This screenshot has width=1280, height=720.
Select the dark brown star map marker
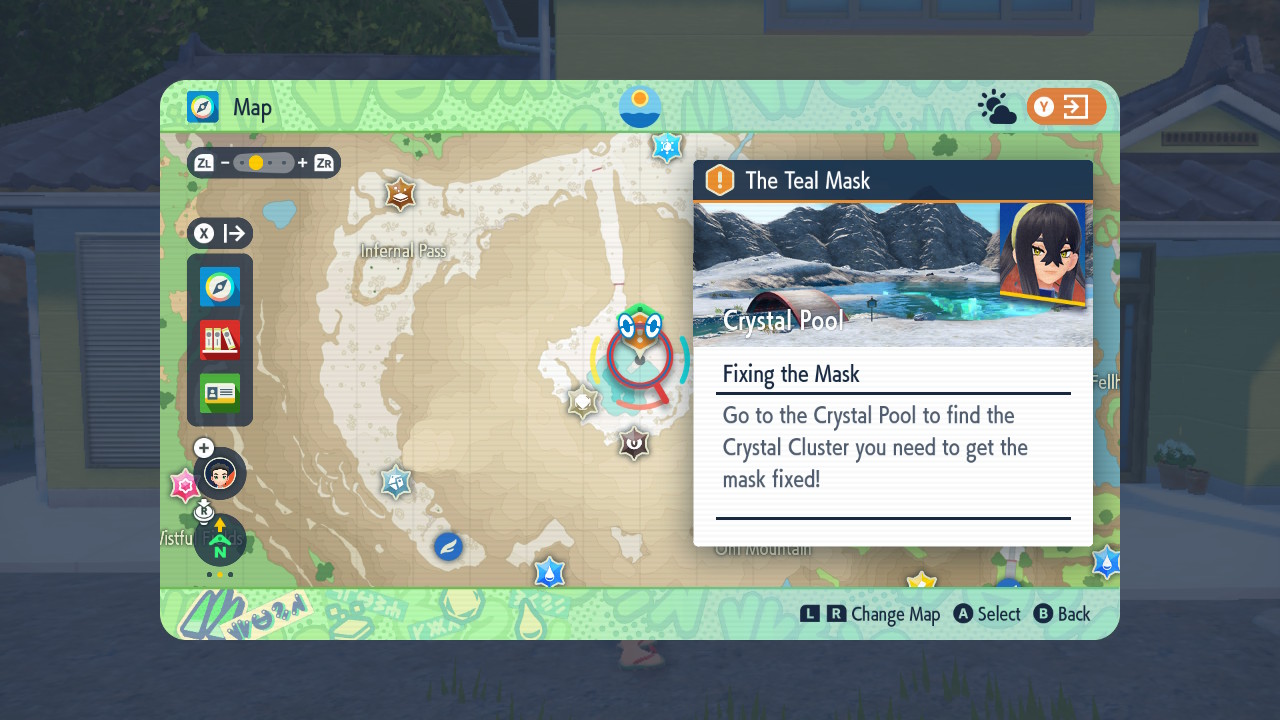[633, 442]
